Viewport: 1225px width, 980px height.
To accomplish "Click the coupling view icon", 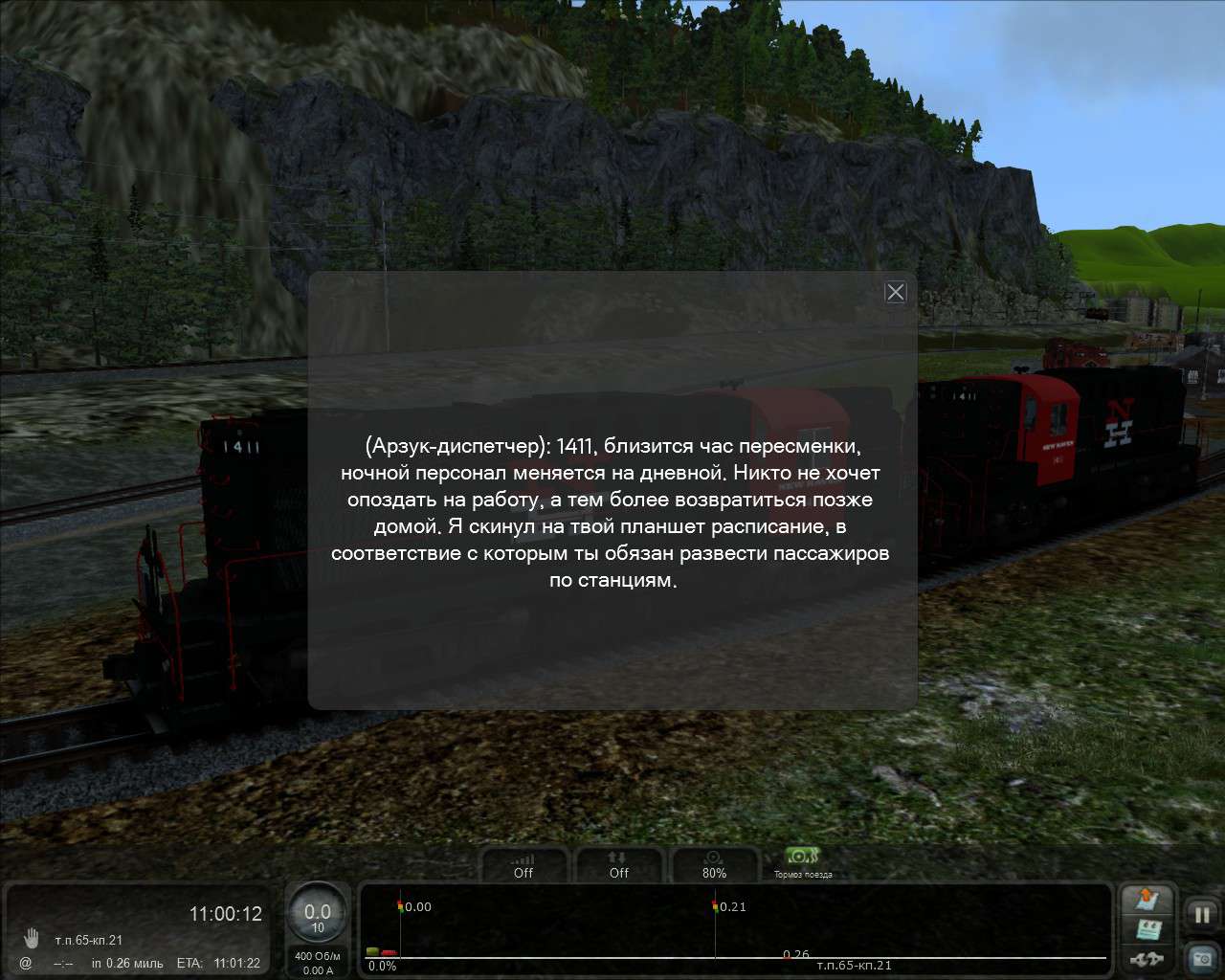I will (1147, 959).
